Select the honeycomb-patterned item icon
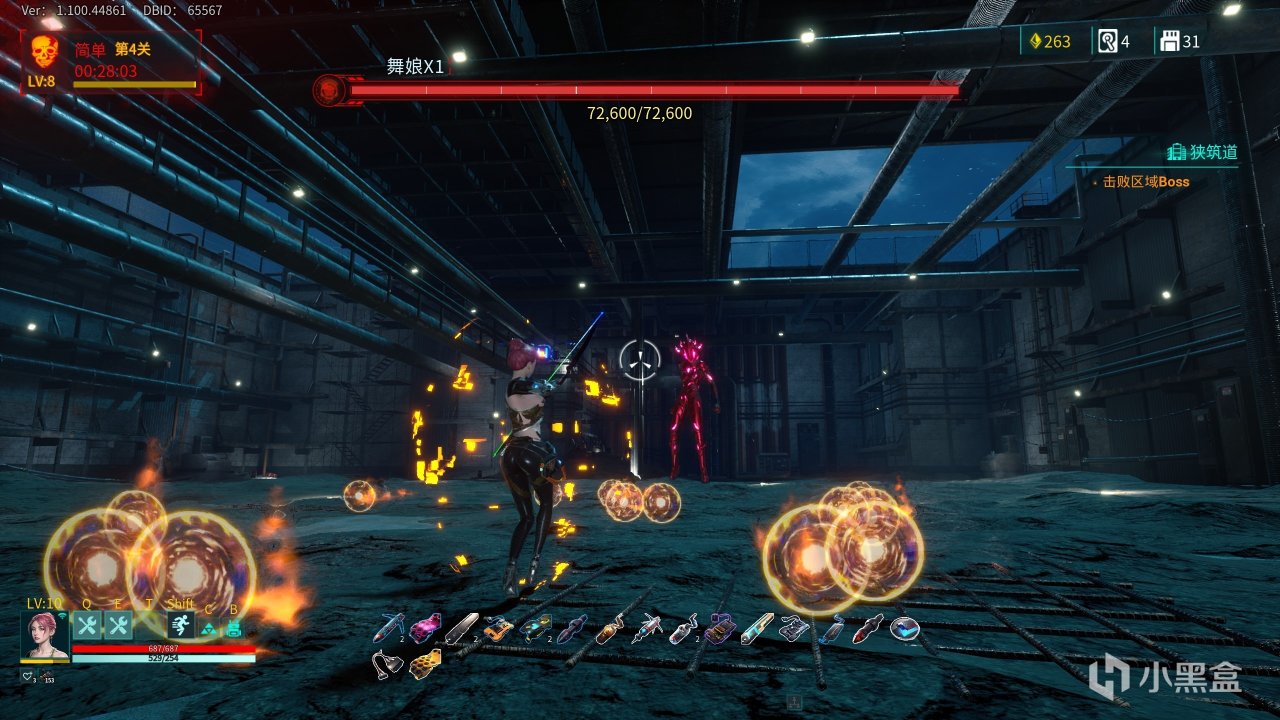The width and height of the screenshot is (1280, 720). [425, 662]
